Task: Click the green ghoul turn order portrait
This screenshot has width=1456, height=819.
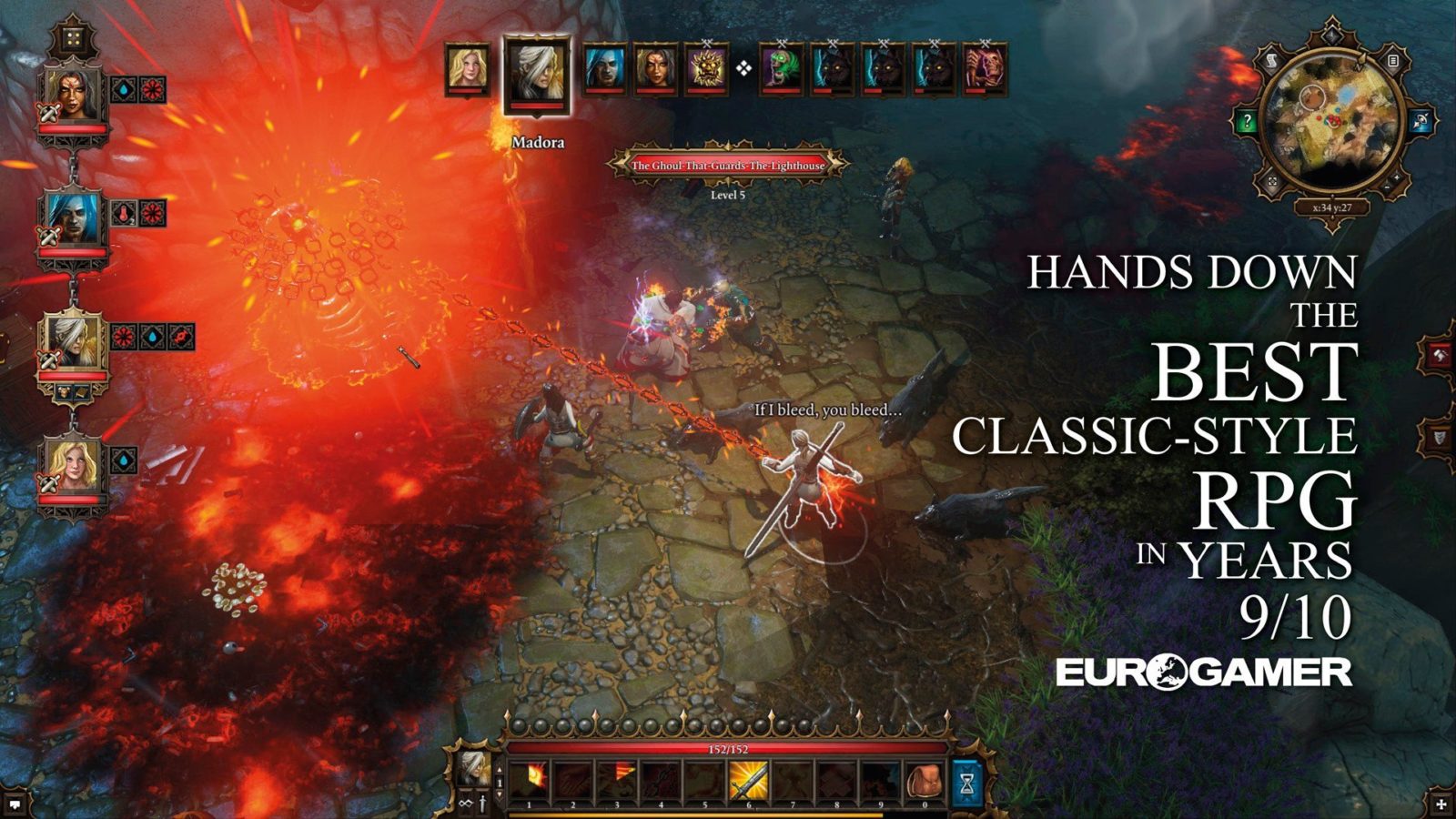Action: (781, 68)
